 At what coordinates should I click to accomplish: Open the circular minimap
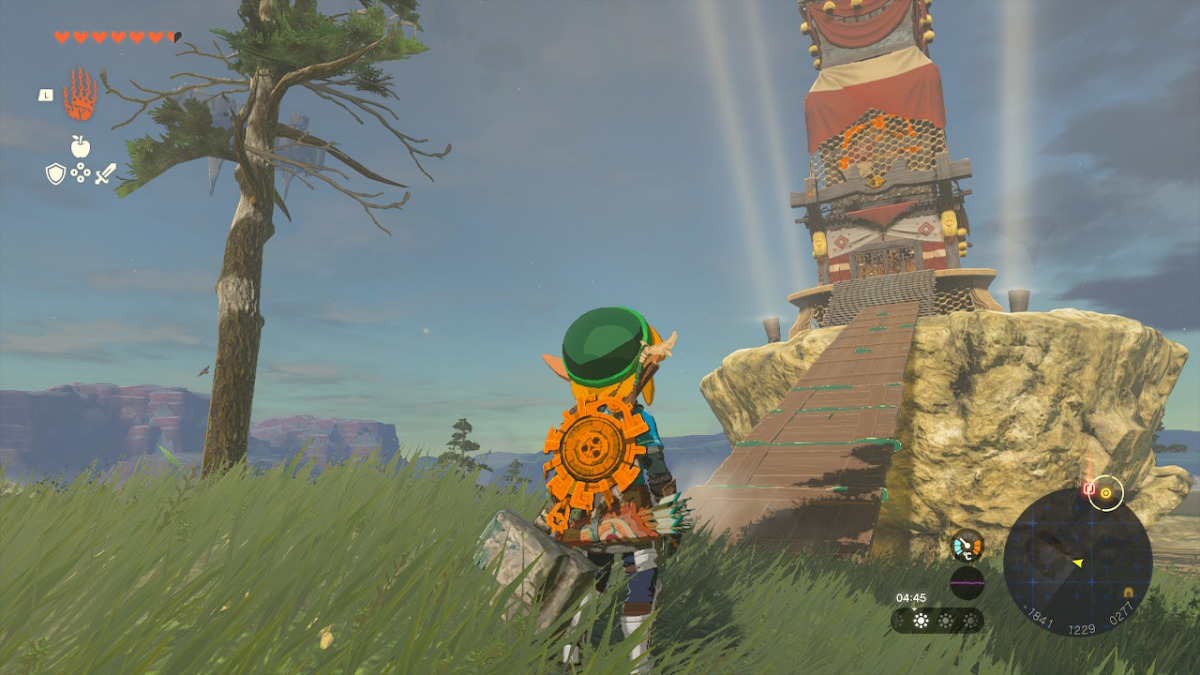pos(1077,561)
